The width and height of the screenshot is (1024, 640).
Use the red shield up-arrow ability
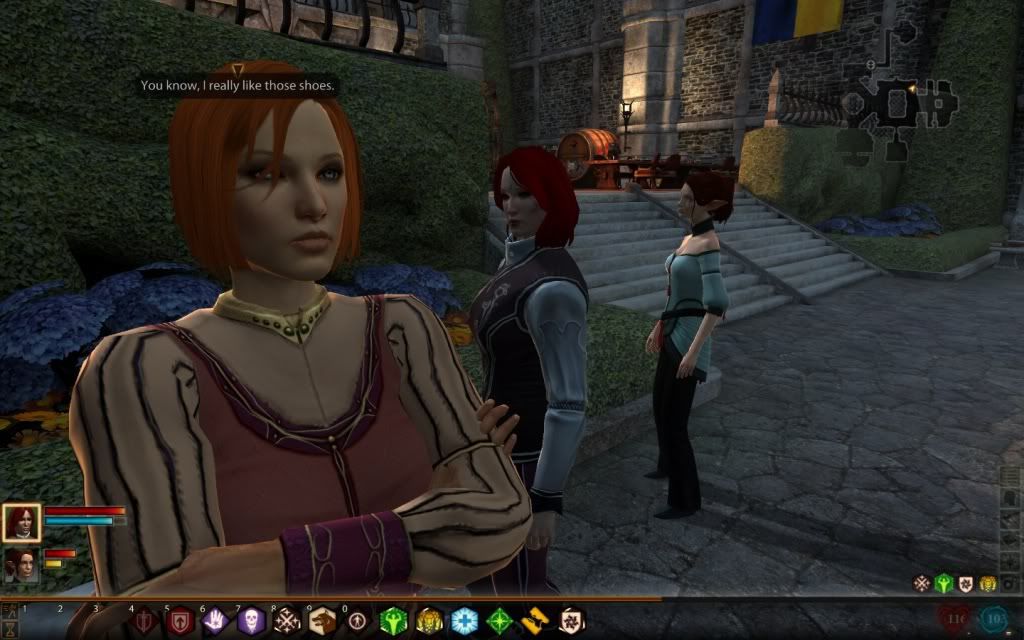point(180,621)
